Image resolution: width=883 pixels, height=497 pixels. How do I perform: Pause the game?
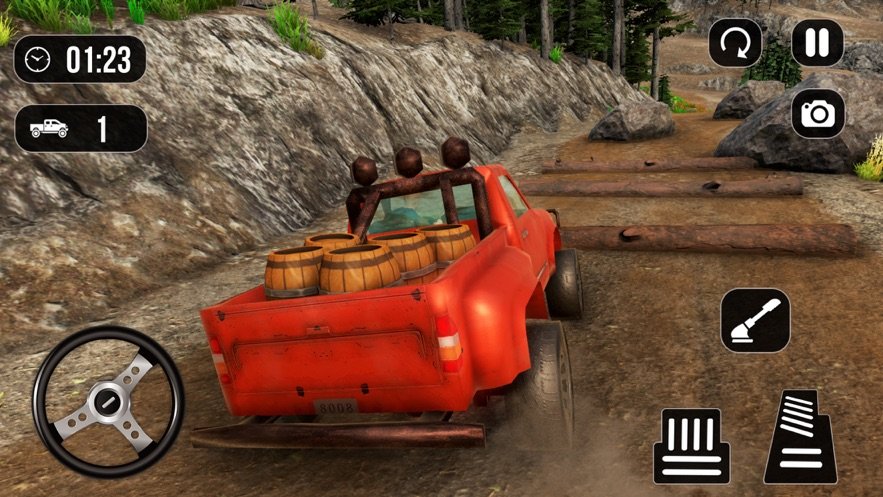click(x=817, y=43)
